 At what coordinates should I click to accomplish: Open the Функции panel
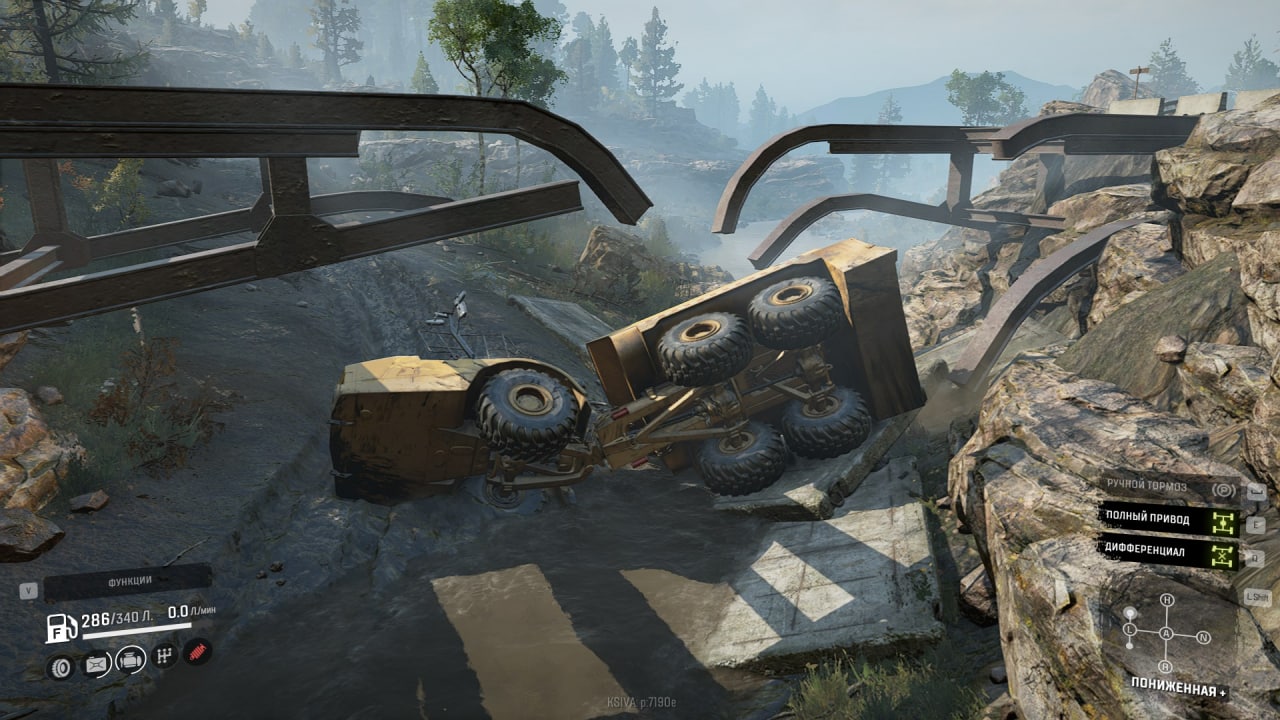pos(128,582)
